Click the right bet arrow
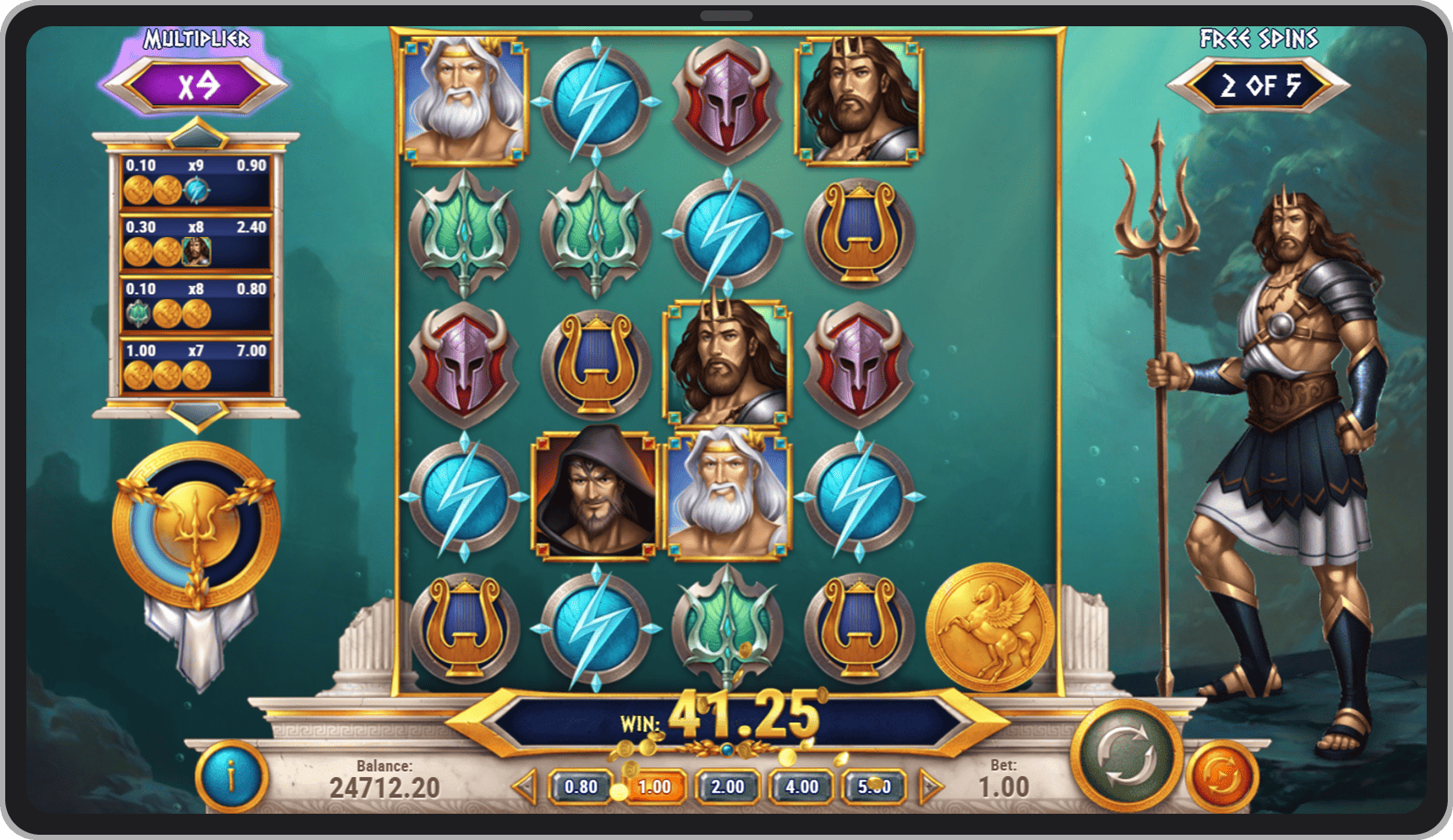 (930, 787)
